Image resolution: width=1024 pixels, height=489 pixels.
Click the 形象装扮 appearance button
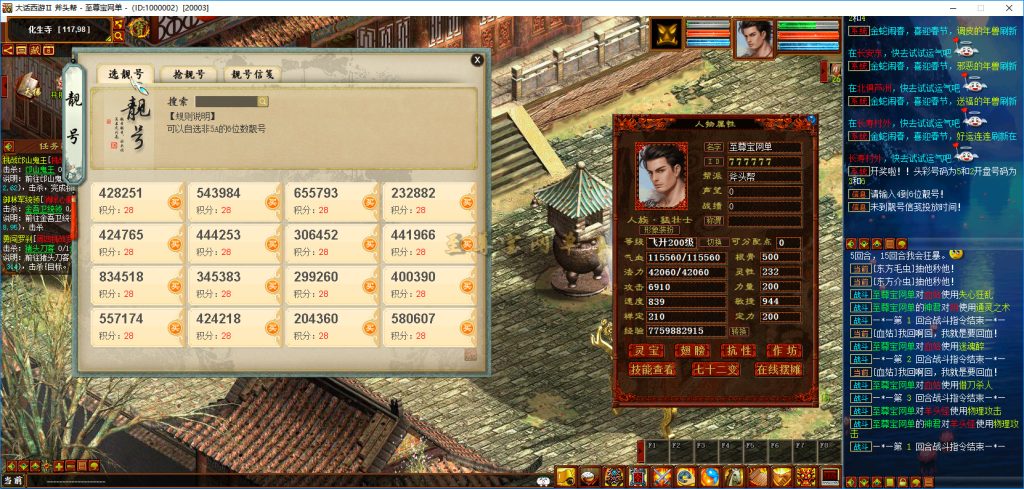[x=663, y=227]
